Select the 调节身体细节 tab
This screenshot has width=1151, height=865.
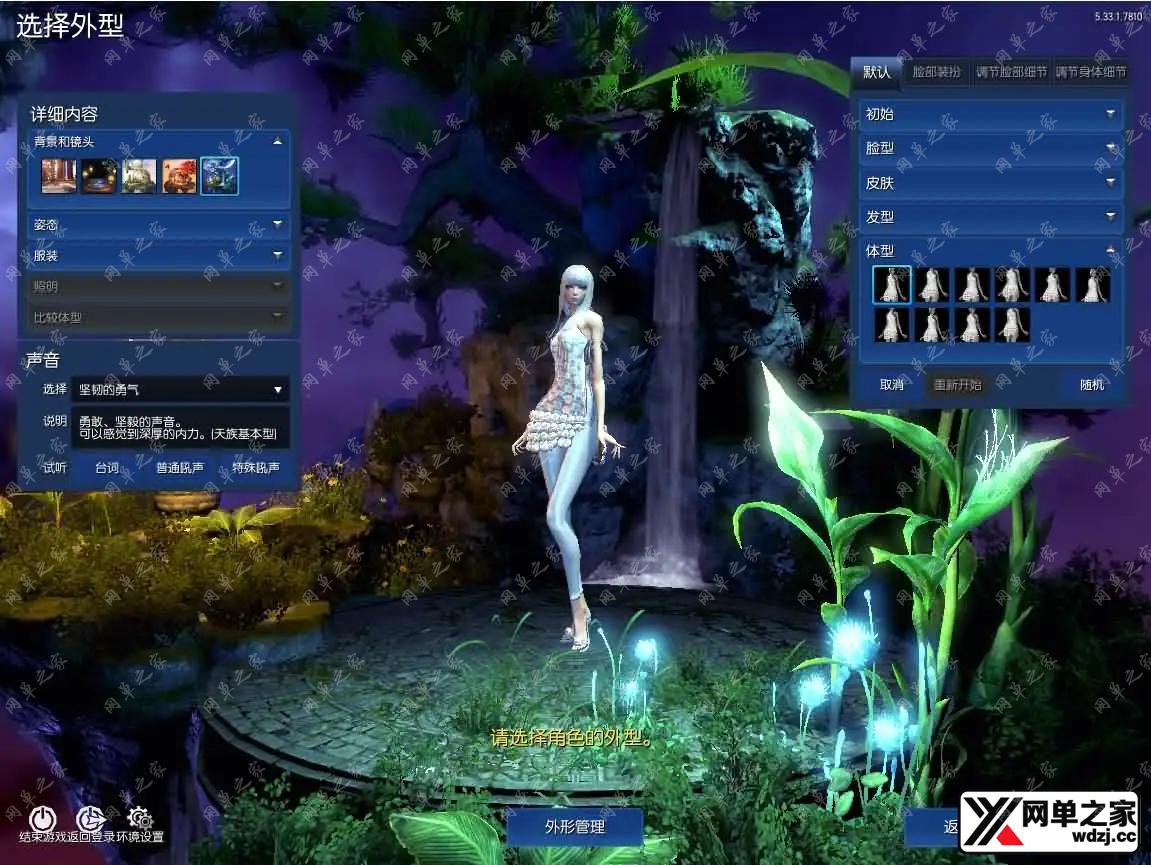[1092, 72]
